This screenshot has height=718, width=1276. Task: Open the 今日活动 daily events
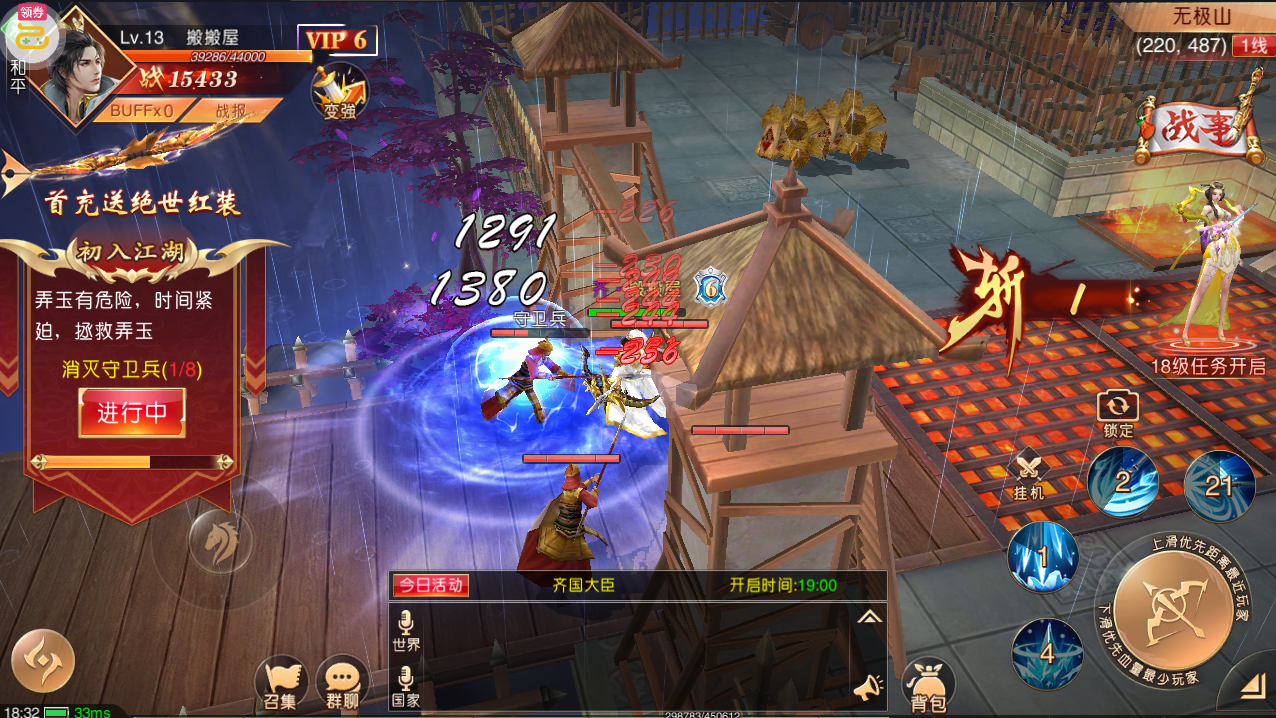[x=432, y=585]
